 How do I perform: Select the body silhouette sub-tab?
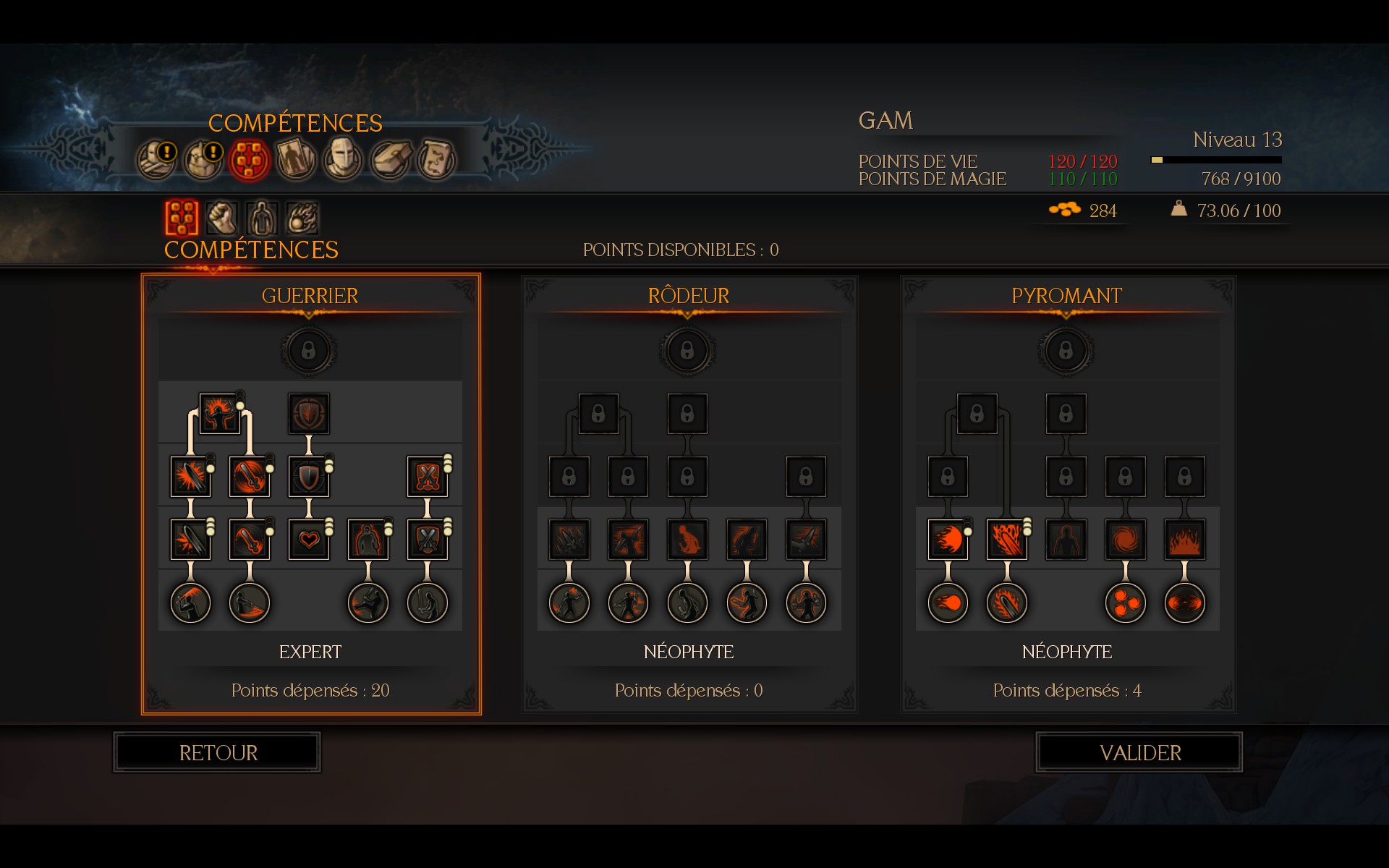point(262,217)
